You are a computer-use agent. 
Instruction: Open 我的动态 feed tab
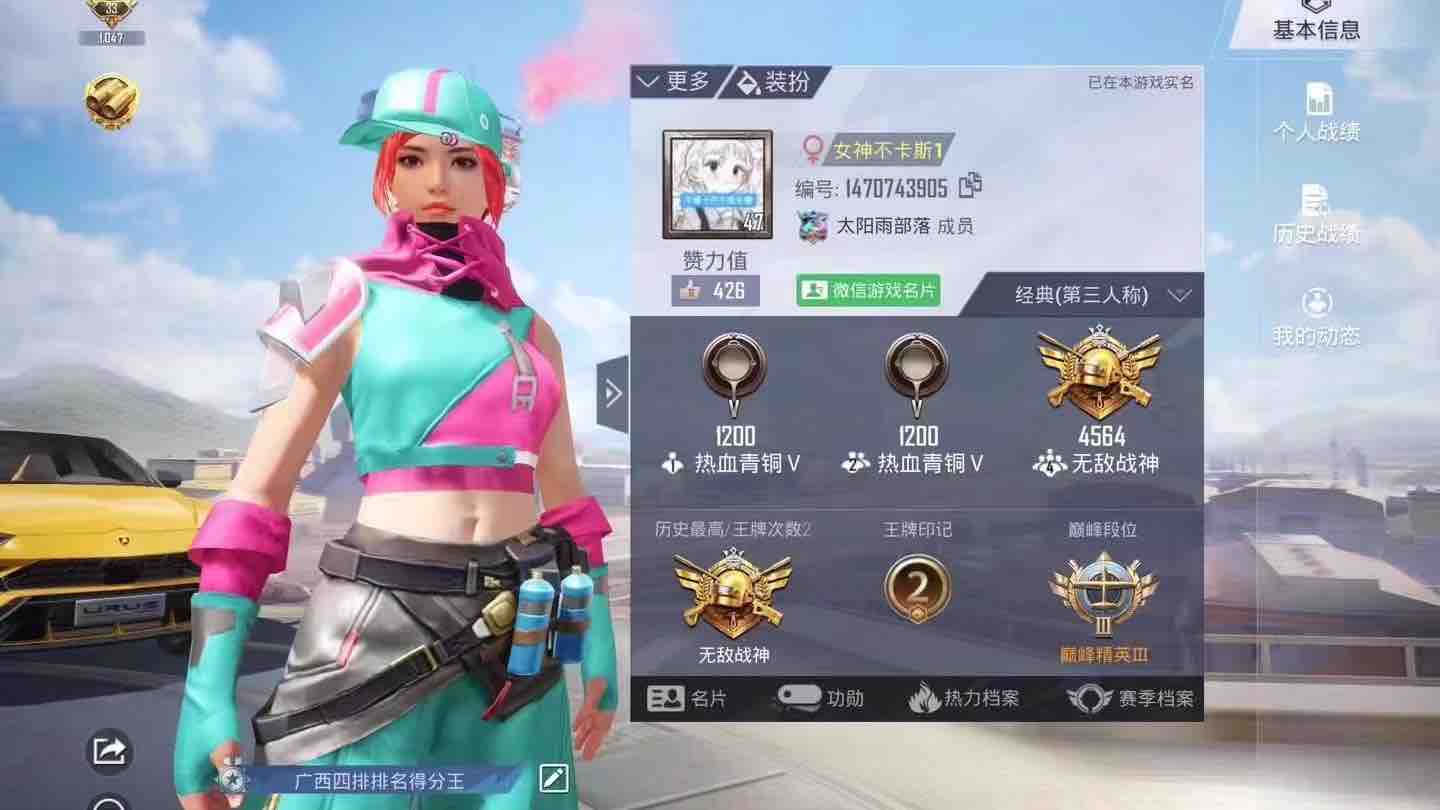(x=1316, y=317)
